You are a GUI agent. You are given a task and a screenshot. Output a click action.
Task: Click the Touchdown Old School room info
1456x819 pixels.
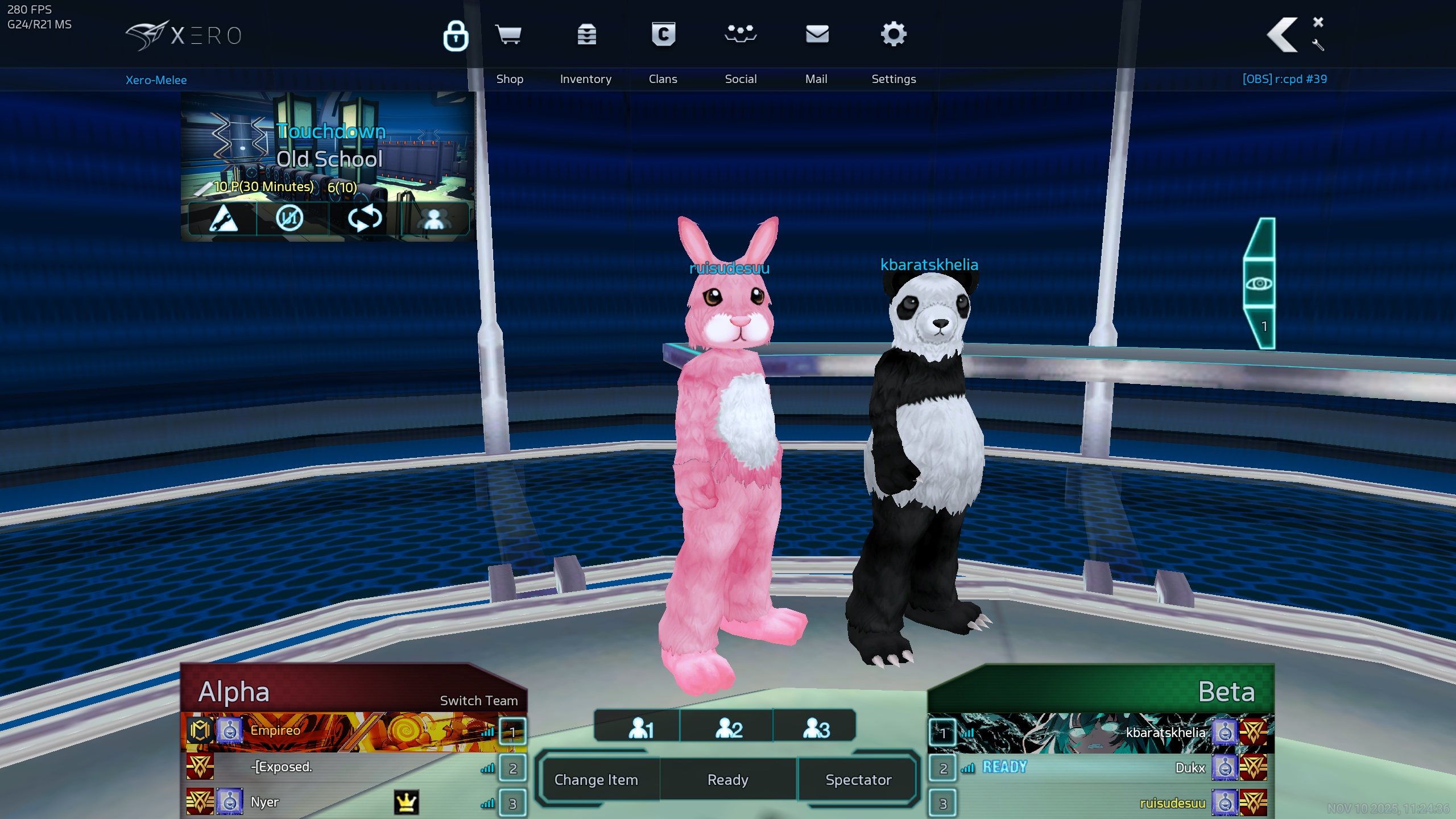[329, 146]
